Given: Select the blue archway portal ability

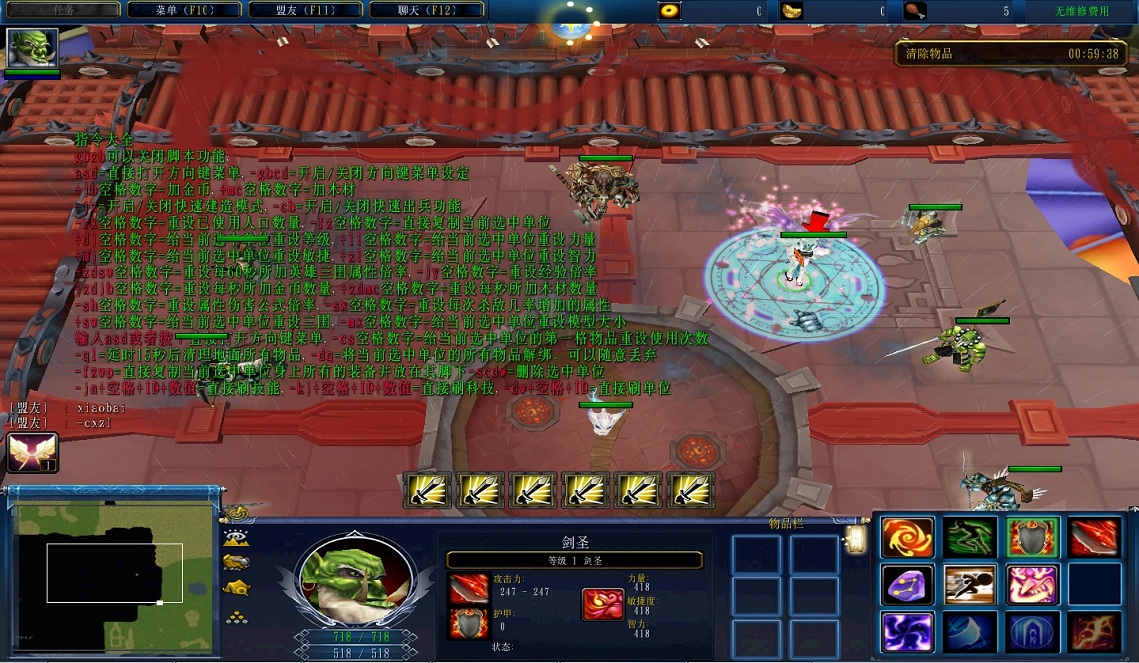Looking at the screenshot, I should [1033, 632].
